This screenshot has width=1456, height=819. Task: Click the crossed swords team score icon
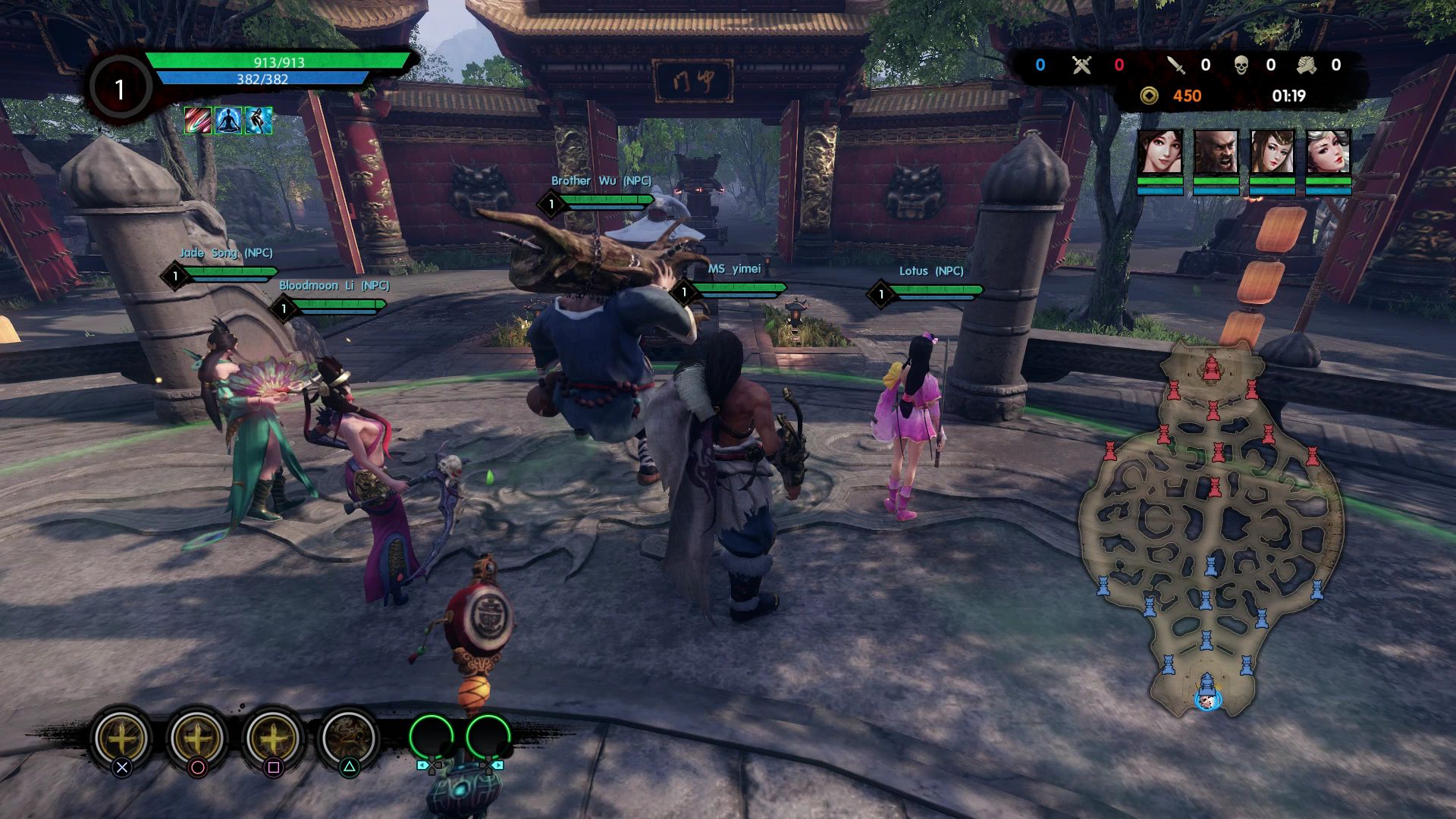(x=1081, y=65)
